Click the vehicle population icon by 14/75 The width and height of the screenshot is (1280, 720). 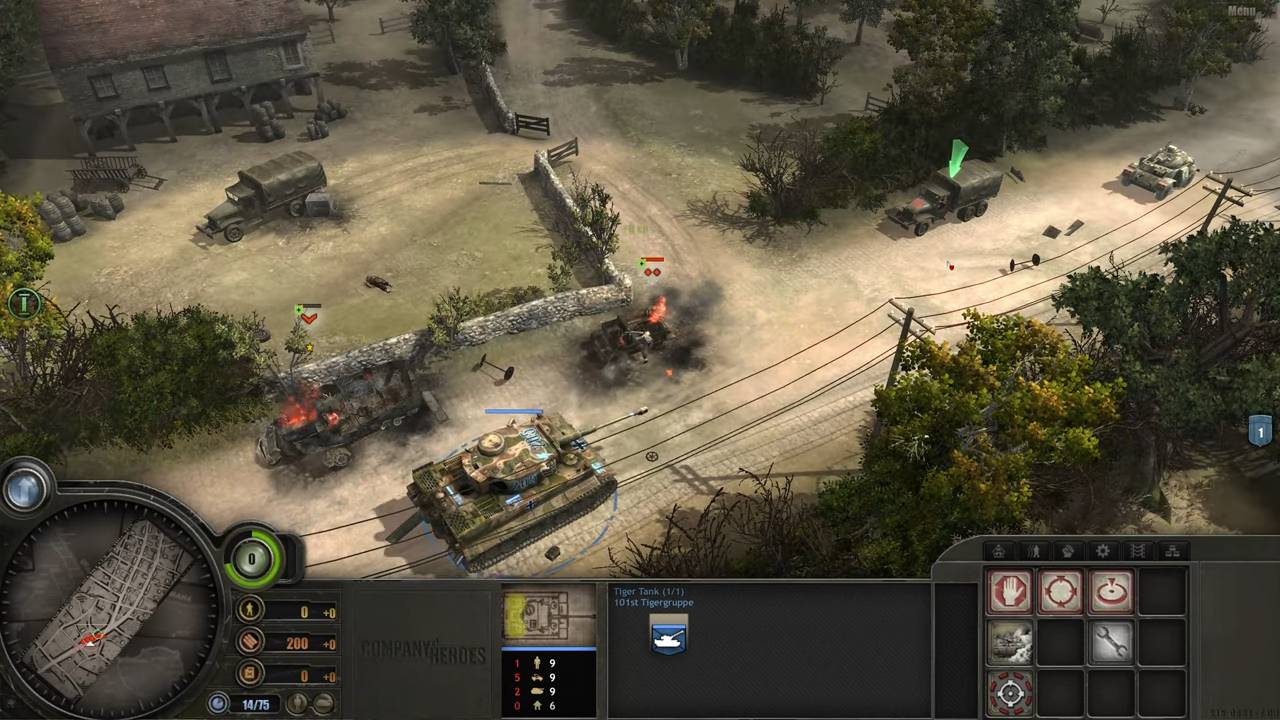[x=219, y=704]
